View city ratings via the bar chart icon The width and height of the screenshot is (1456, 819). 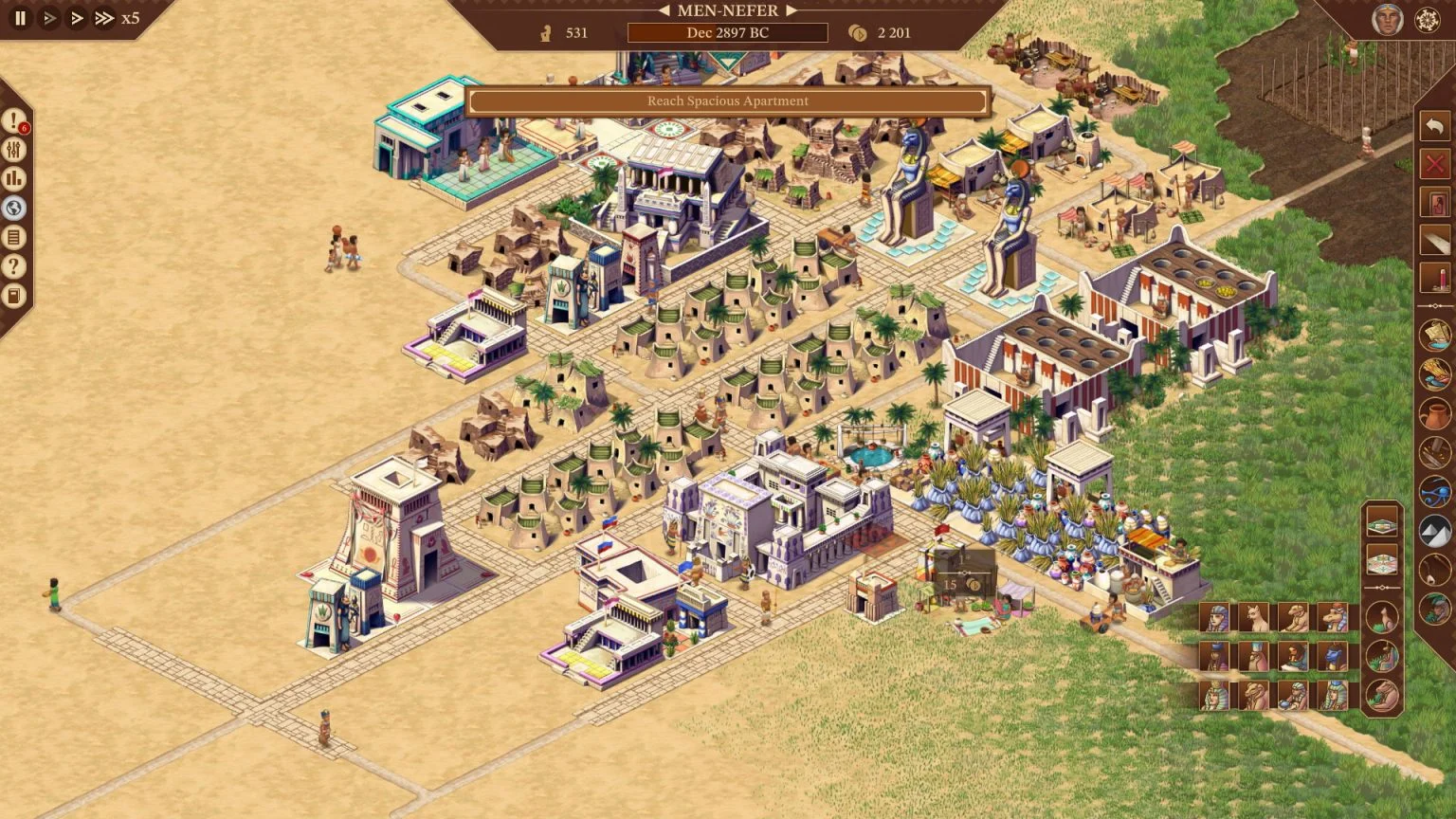pos(13,178)
